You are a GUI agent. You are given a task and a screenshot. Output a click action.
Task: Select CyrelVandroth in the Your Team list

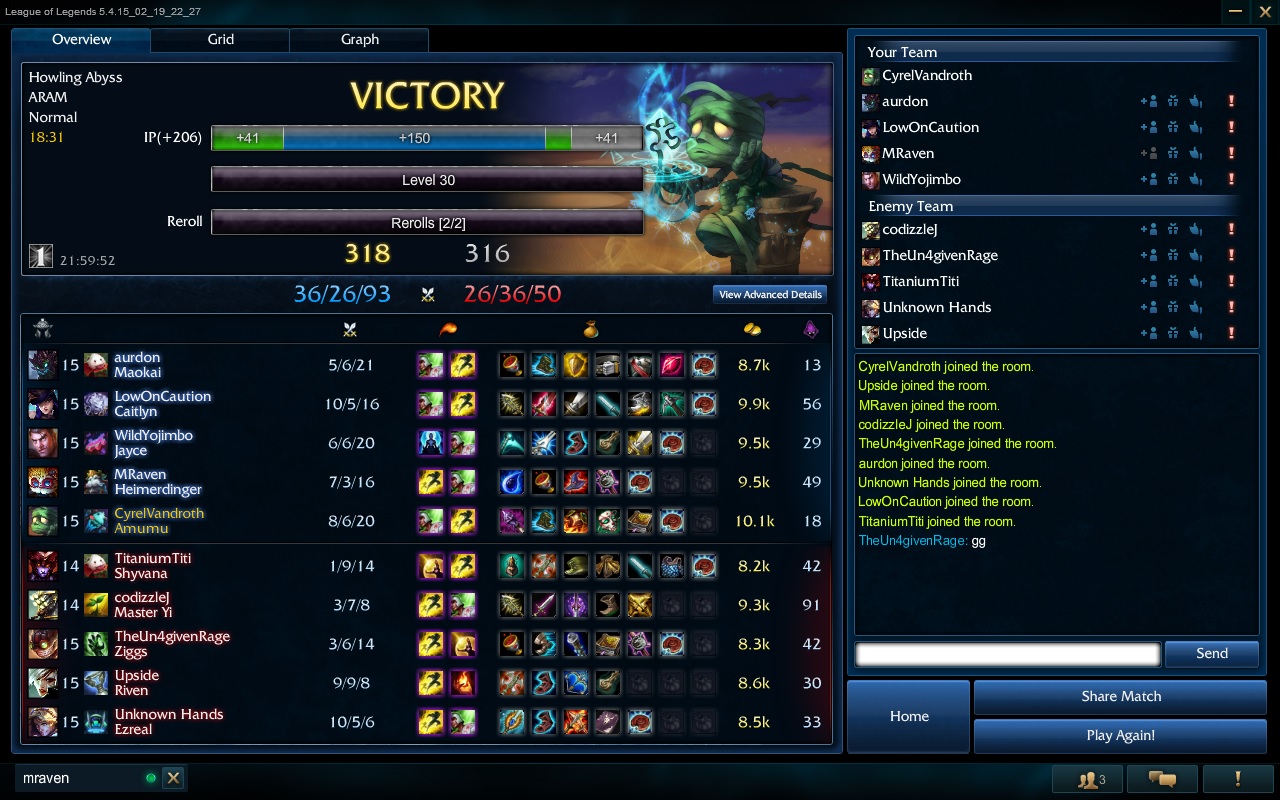[x=926, y=75]
